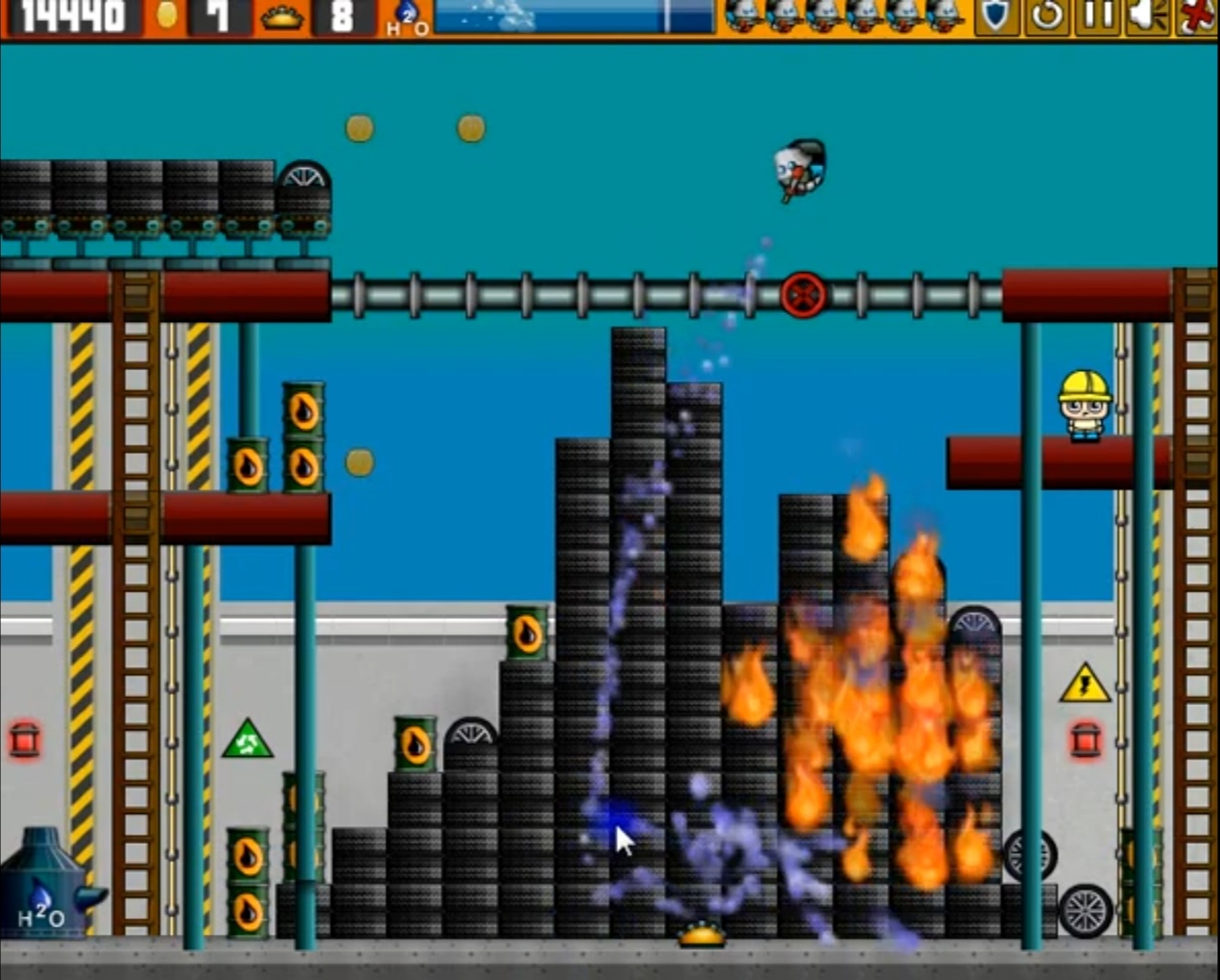
Task: Select the coin icon in the score bar
Action: click(x=163, y=15)
